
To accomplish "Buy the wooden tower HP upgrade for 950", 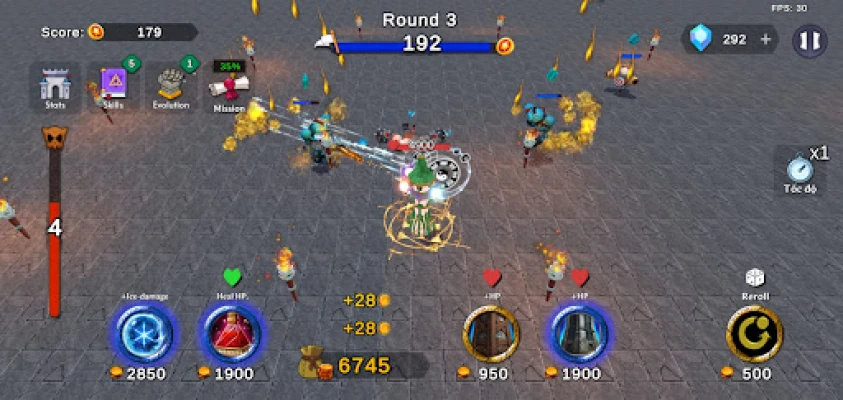I will point(490,333).
